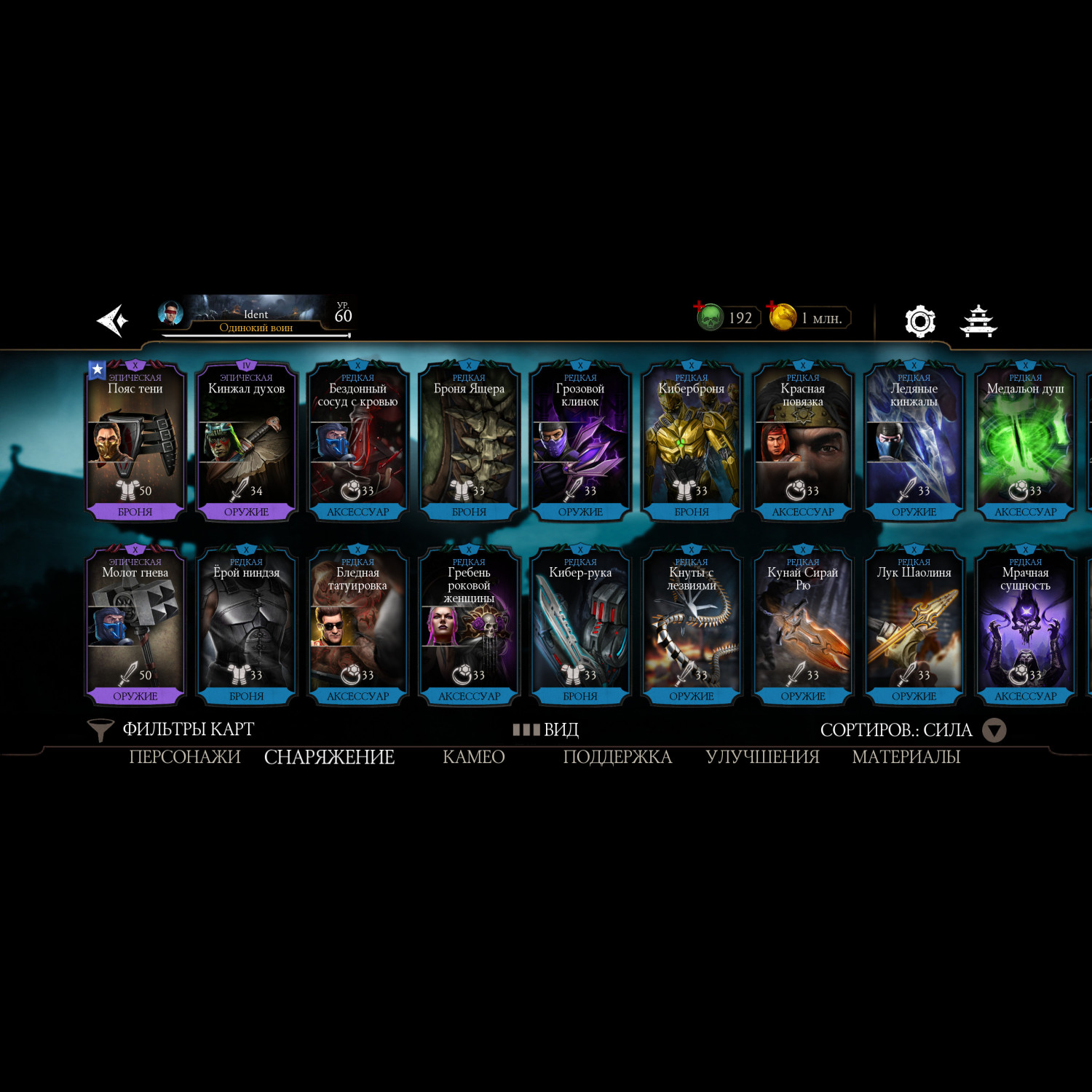Select the Кибер-рука armor card
Screen dimensions: 1092x1092
pyautogui.click(x=580, y=625)
